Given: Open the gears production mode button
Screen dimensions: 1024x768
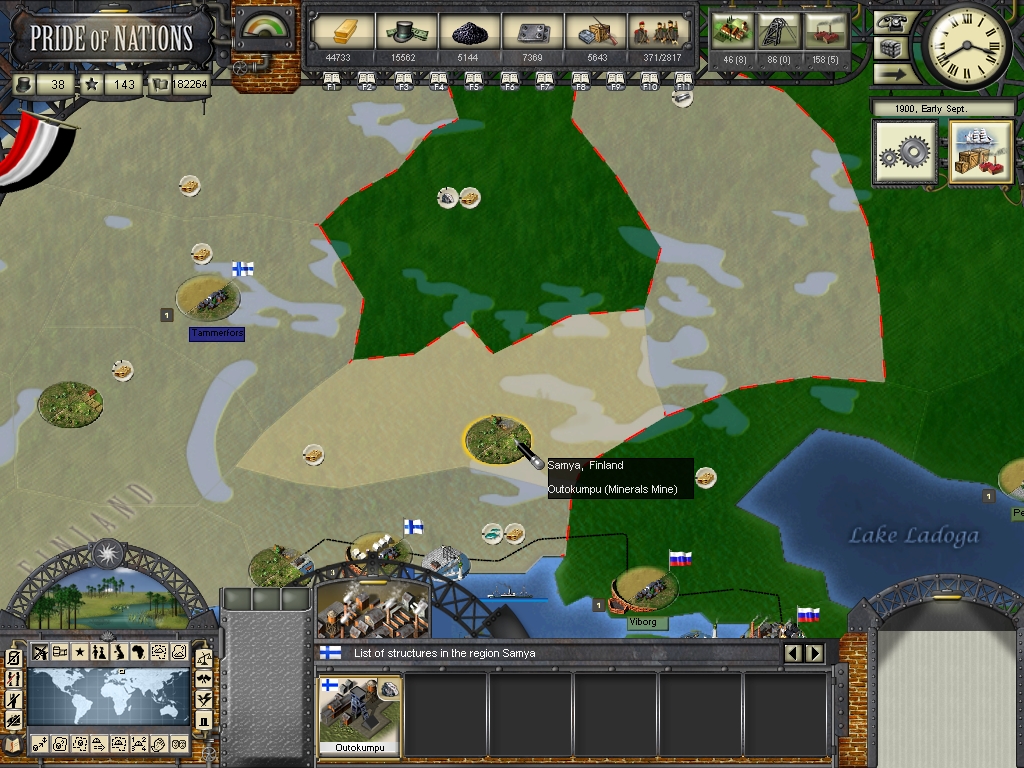Looking at the screenshot, I should pyautogui.click(x=905, y=152).
